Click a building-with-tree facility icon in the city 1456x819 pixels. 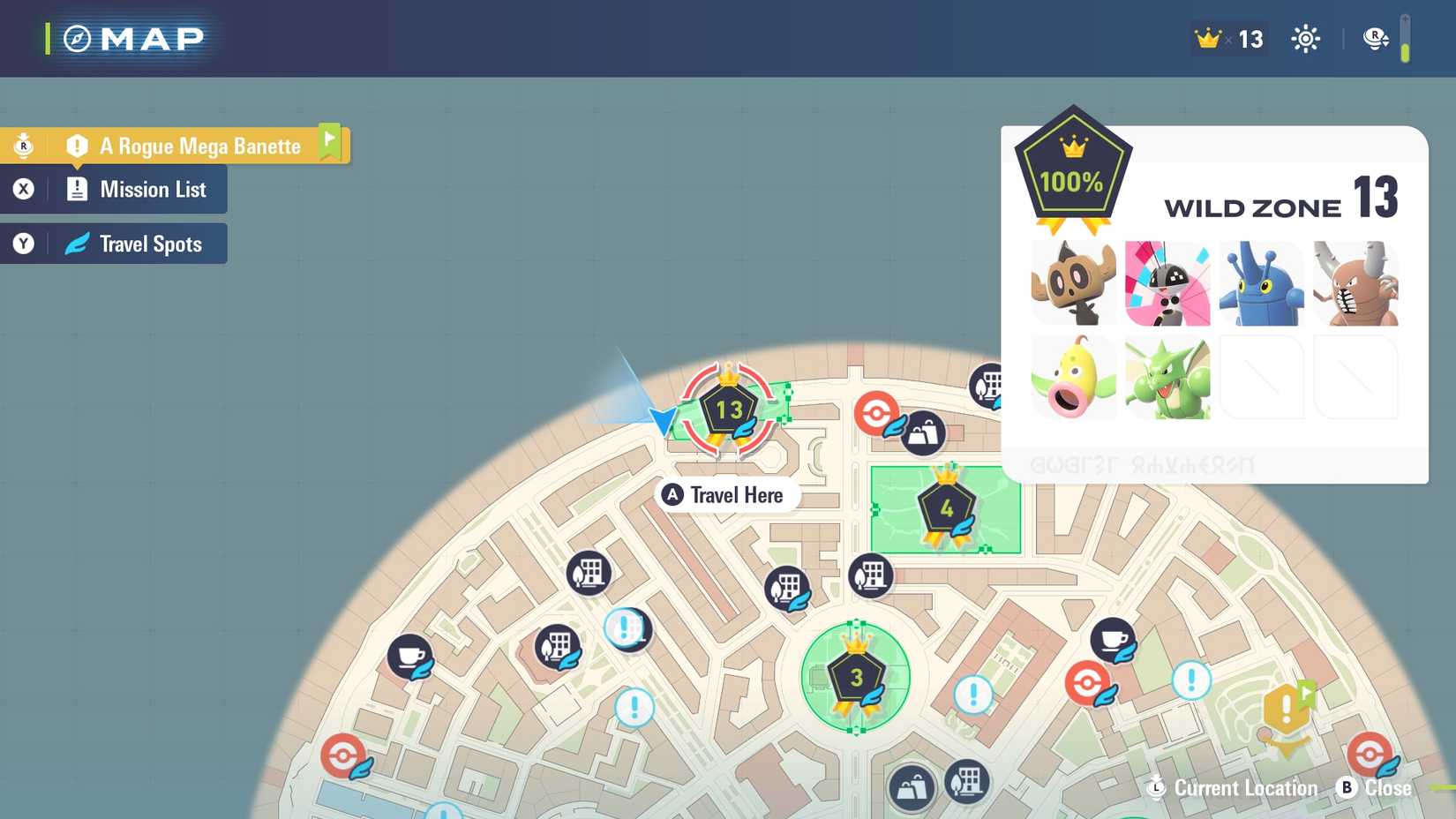click(x=589, y=573)
